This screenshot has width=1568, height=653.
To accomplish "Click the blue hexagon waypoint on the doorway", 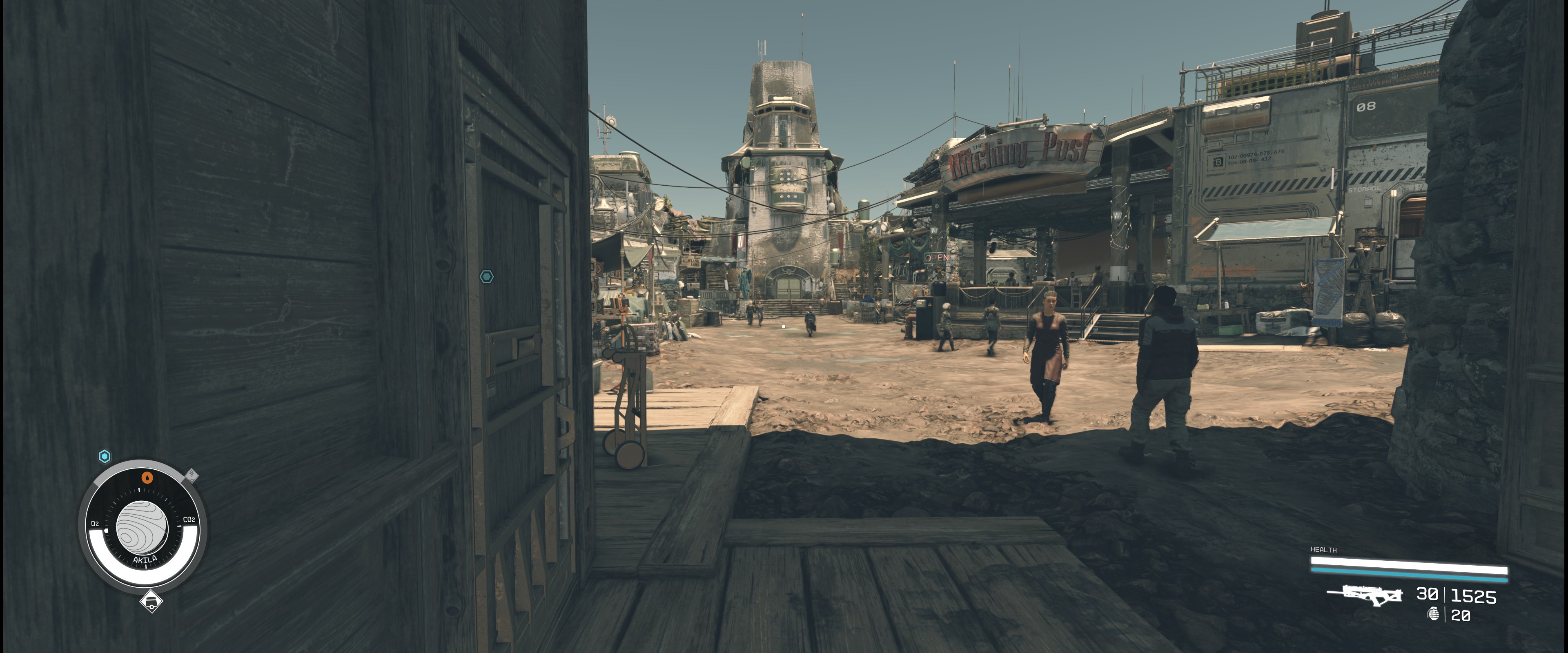I will pos(486,277).
